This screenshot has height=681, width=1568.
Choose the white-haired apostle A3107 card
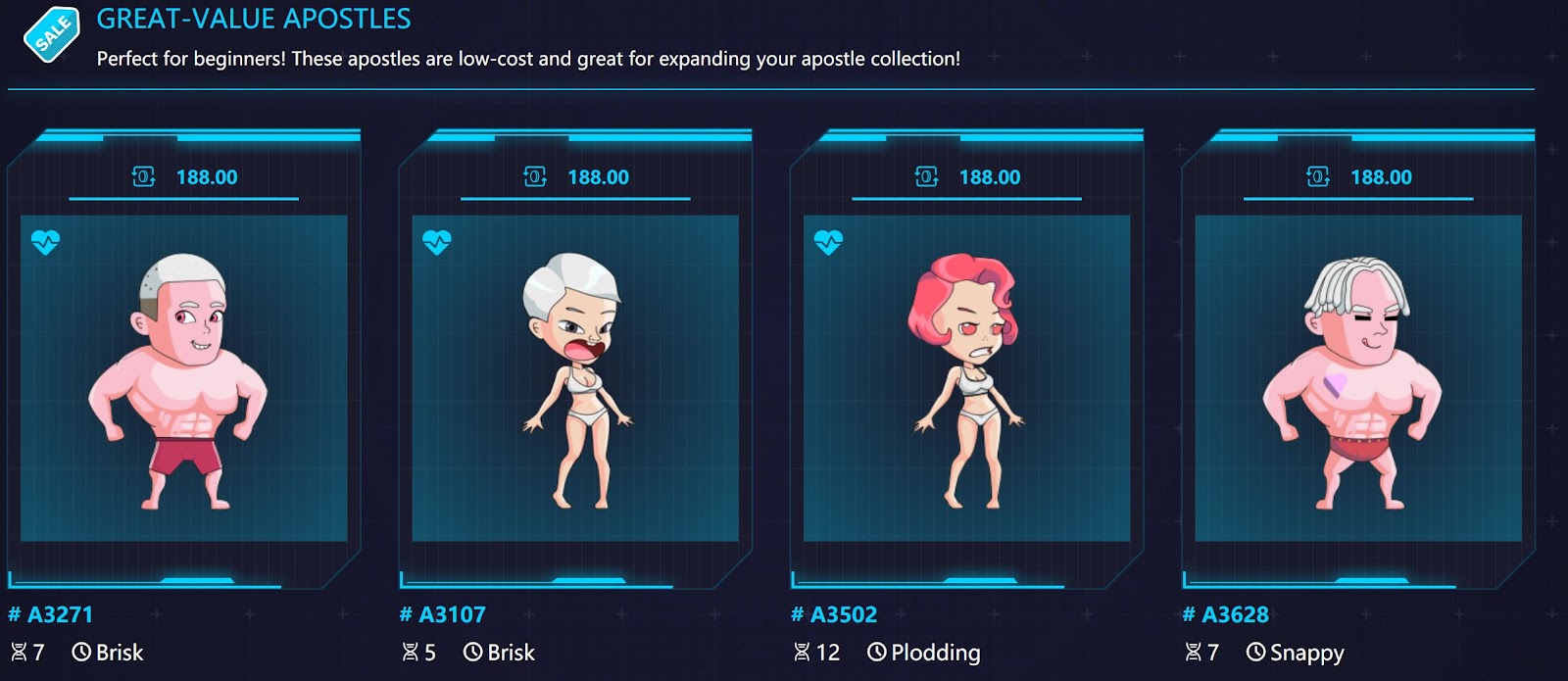[x=575, y=377]
